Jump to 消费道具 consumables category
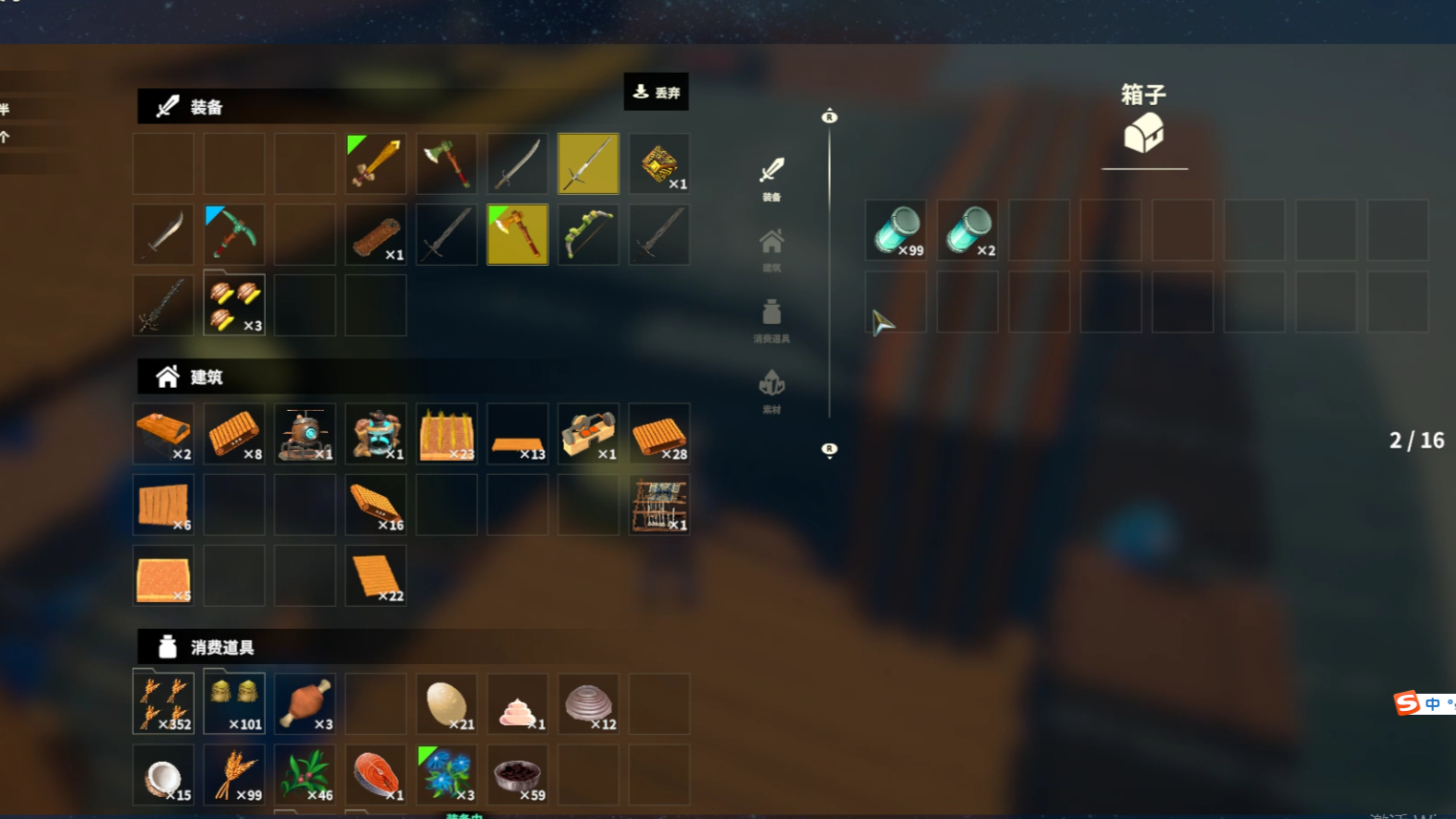Viewport: 1456px width, 819px height. (x=771, y=320)
